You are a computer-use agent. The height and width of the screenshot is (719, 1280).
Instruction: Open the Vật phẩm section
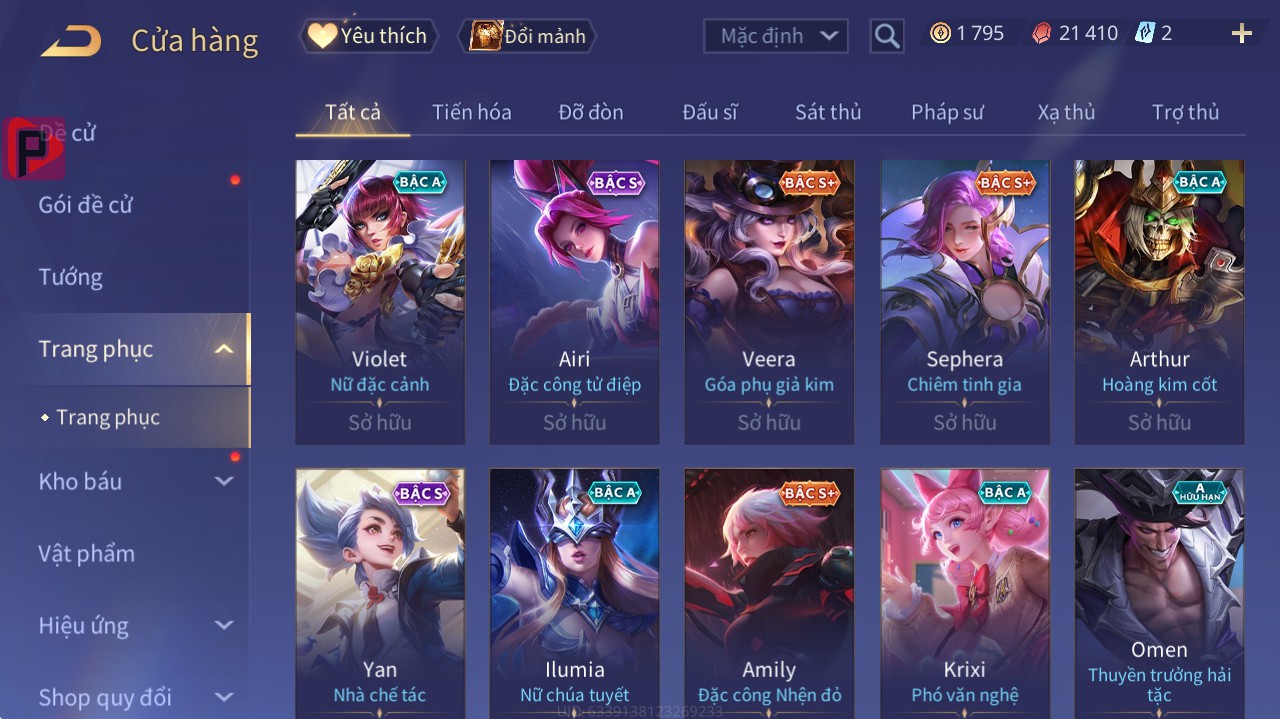click(x=86, y=553)
